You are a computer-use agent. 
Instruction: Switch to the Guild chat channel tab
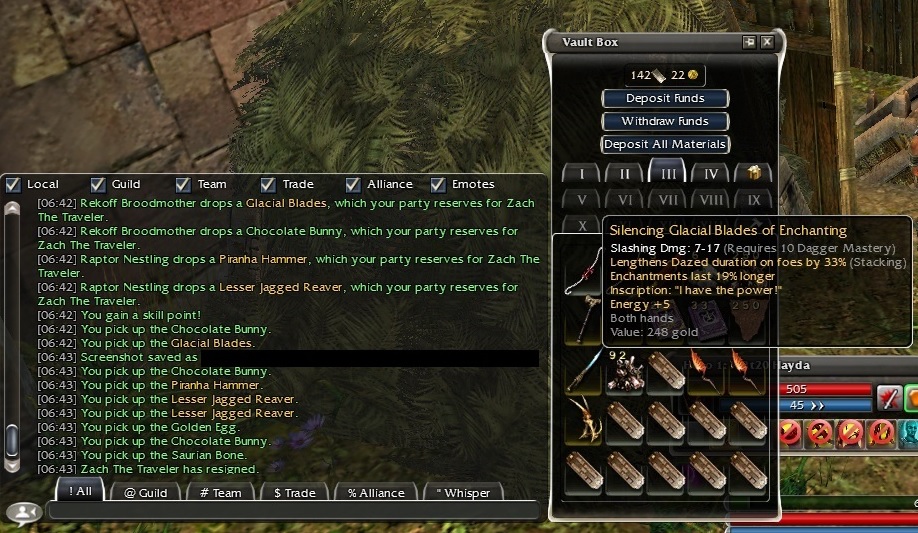coord(145,492)
